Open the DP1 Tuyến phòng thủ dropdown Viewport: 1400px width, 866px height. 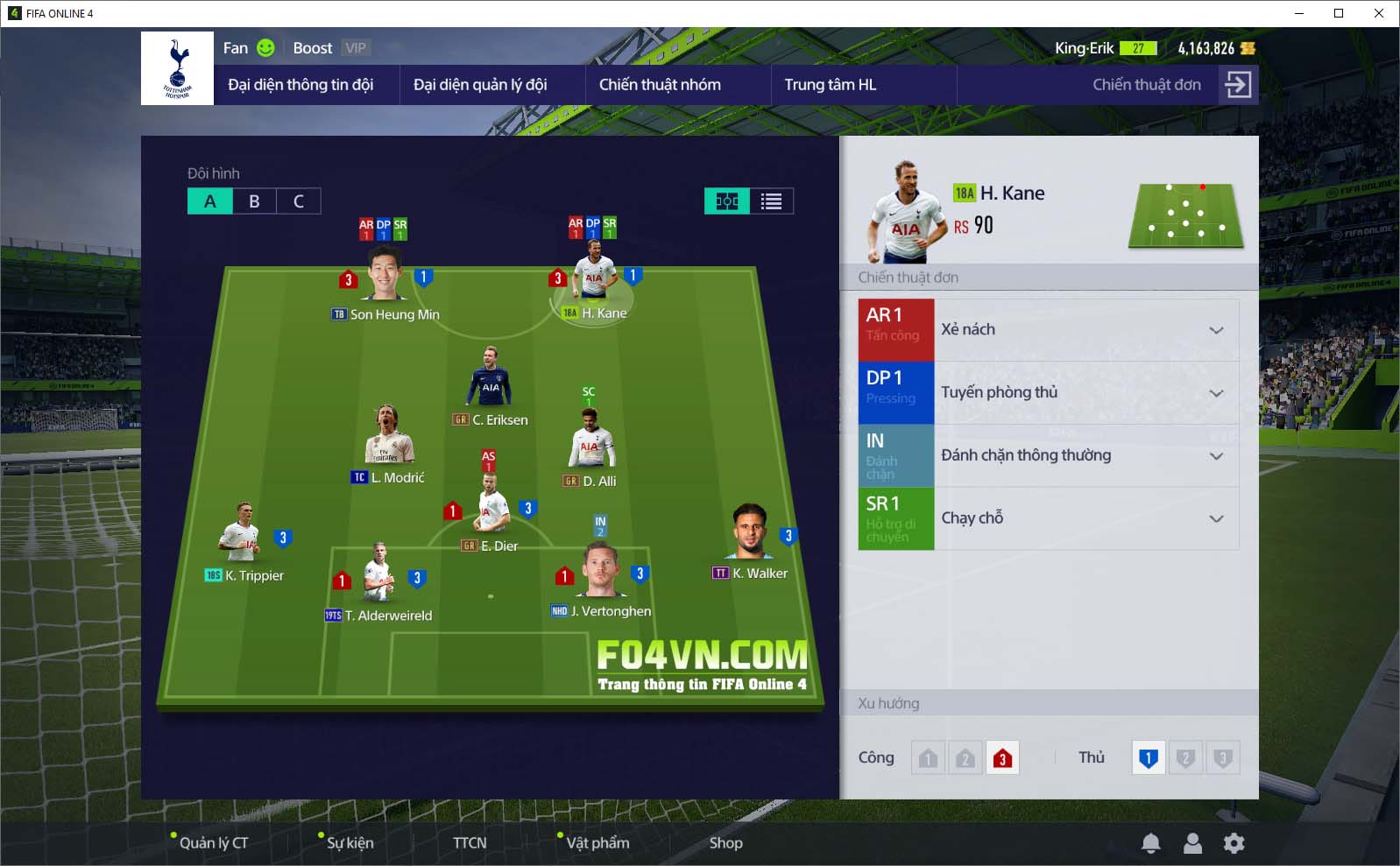1216,393
